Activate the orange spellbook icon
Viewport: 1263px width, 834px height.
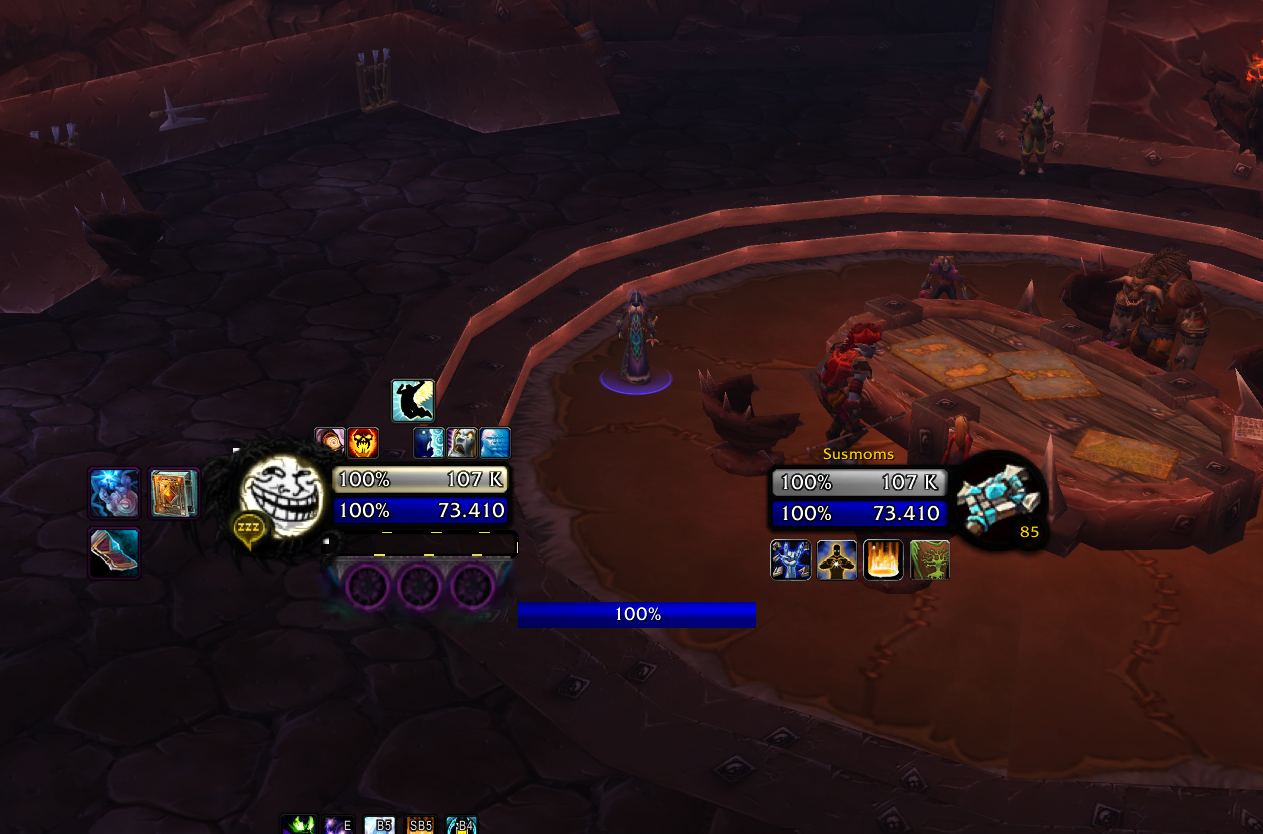[x=174, y=493]
